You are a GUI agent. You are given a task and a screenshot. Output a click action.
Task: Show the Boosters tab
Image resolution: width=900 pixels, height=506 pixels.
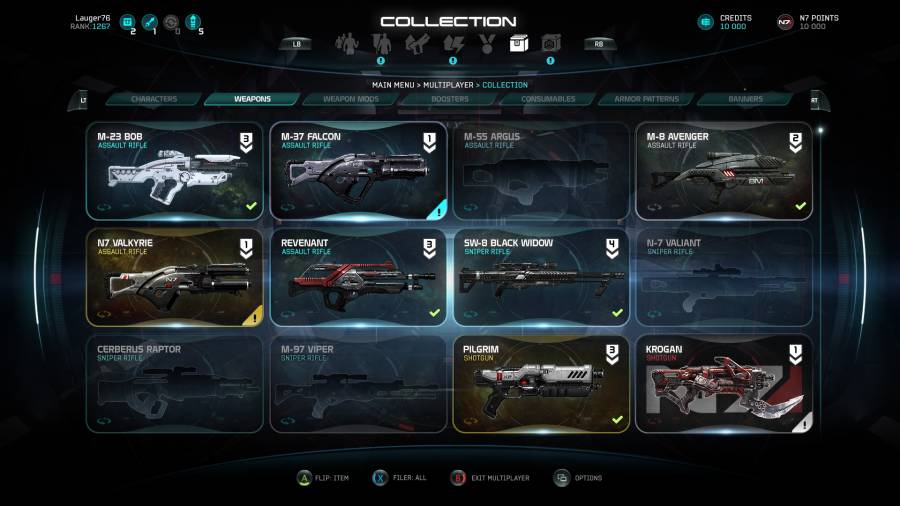449,99
